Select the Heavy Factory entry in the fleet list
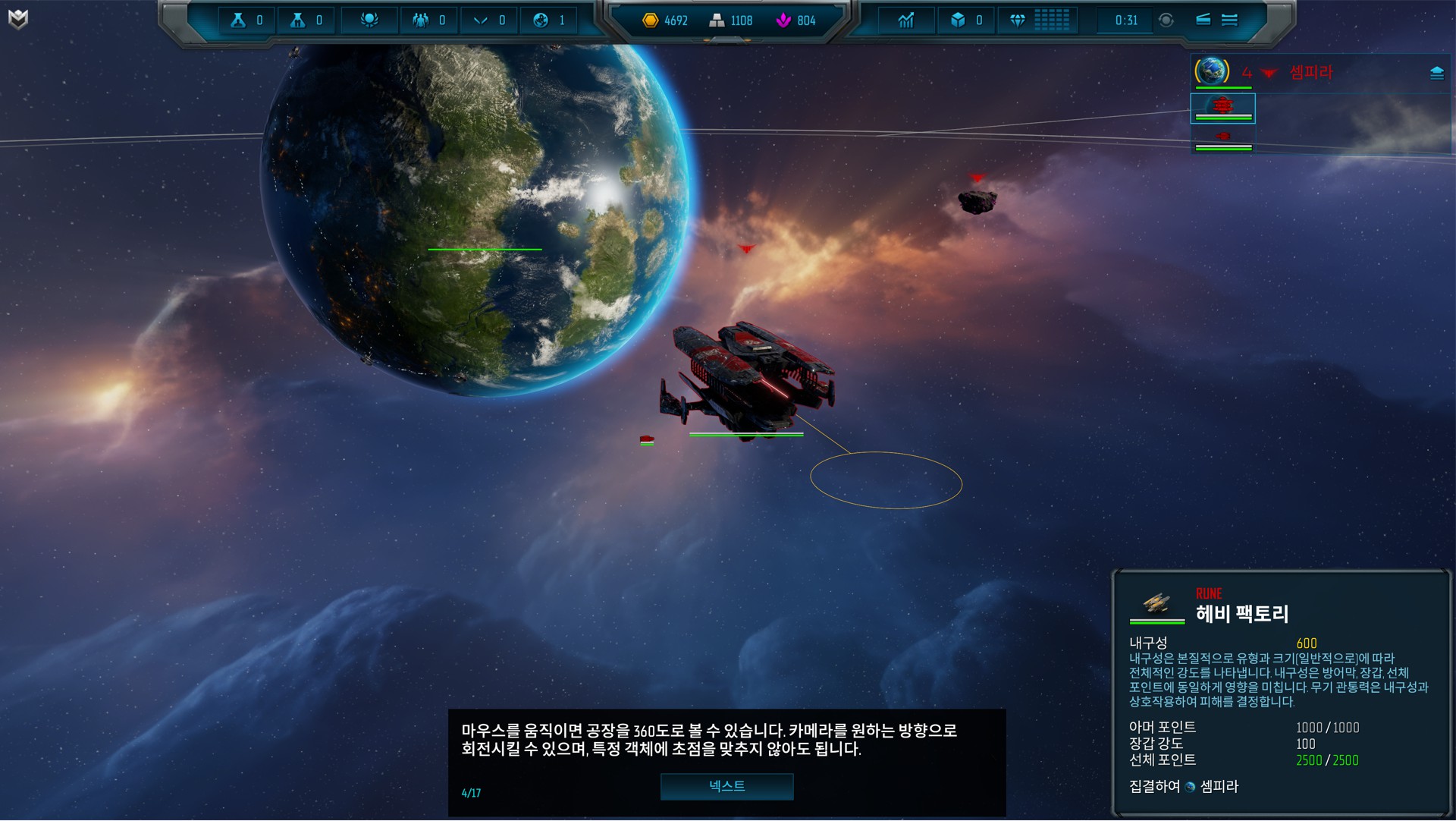Image resolution: width=1456 pixels, height=821 pixels. point(1222,108)
